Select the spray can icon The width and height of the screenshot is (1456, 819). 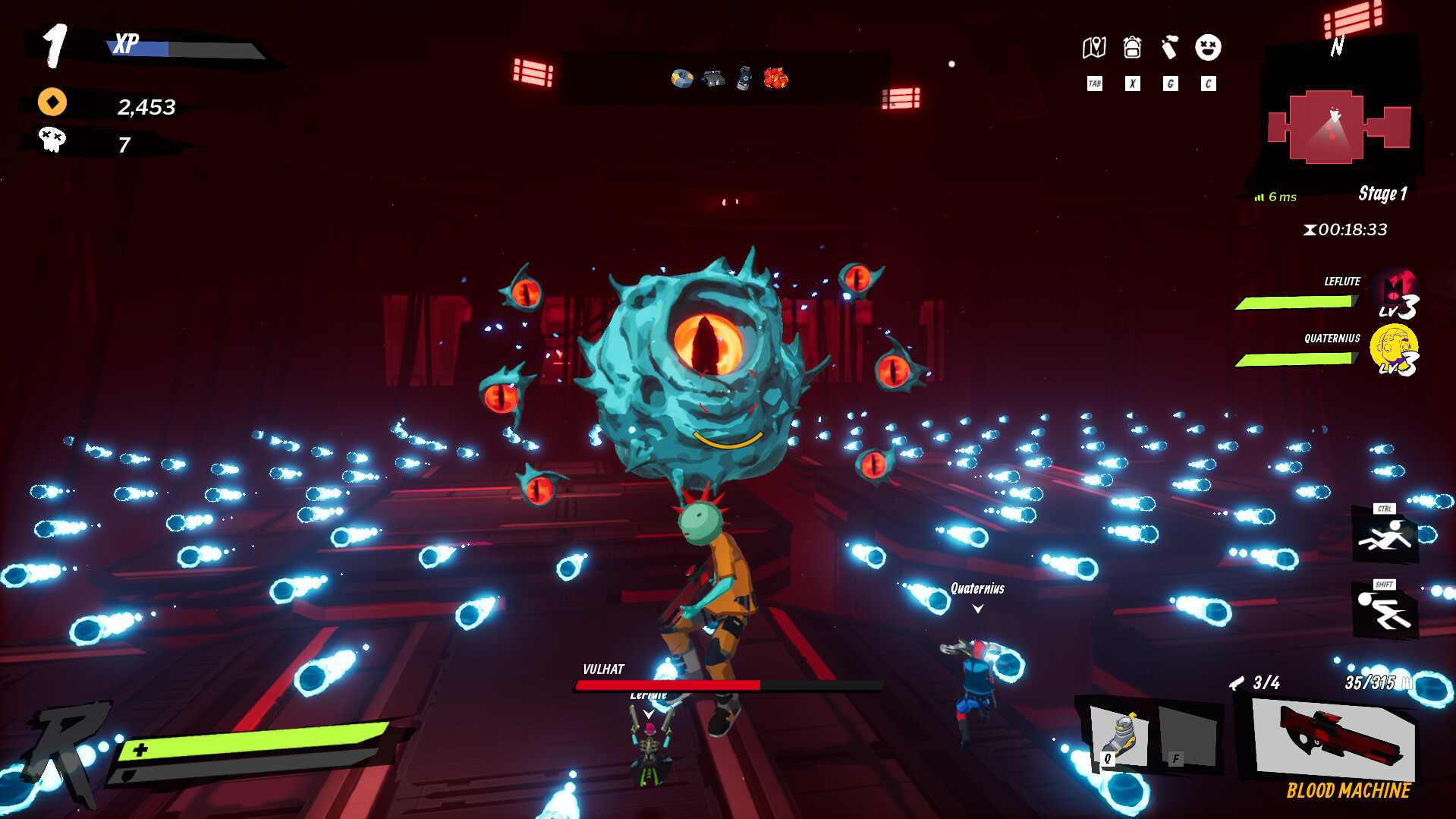pyautogui.click(x=1170, y=48)
